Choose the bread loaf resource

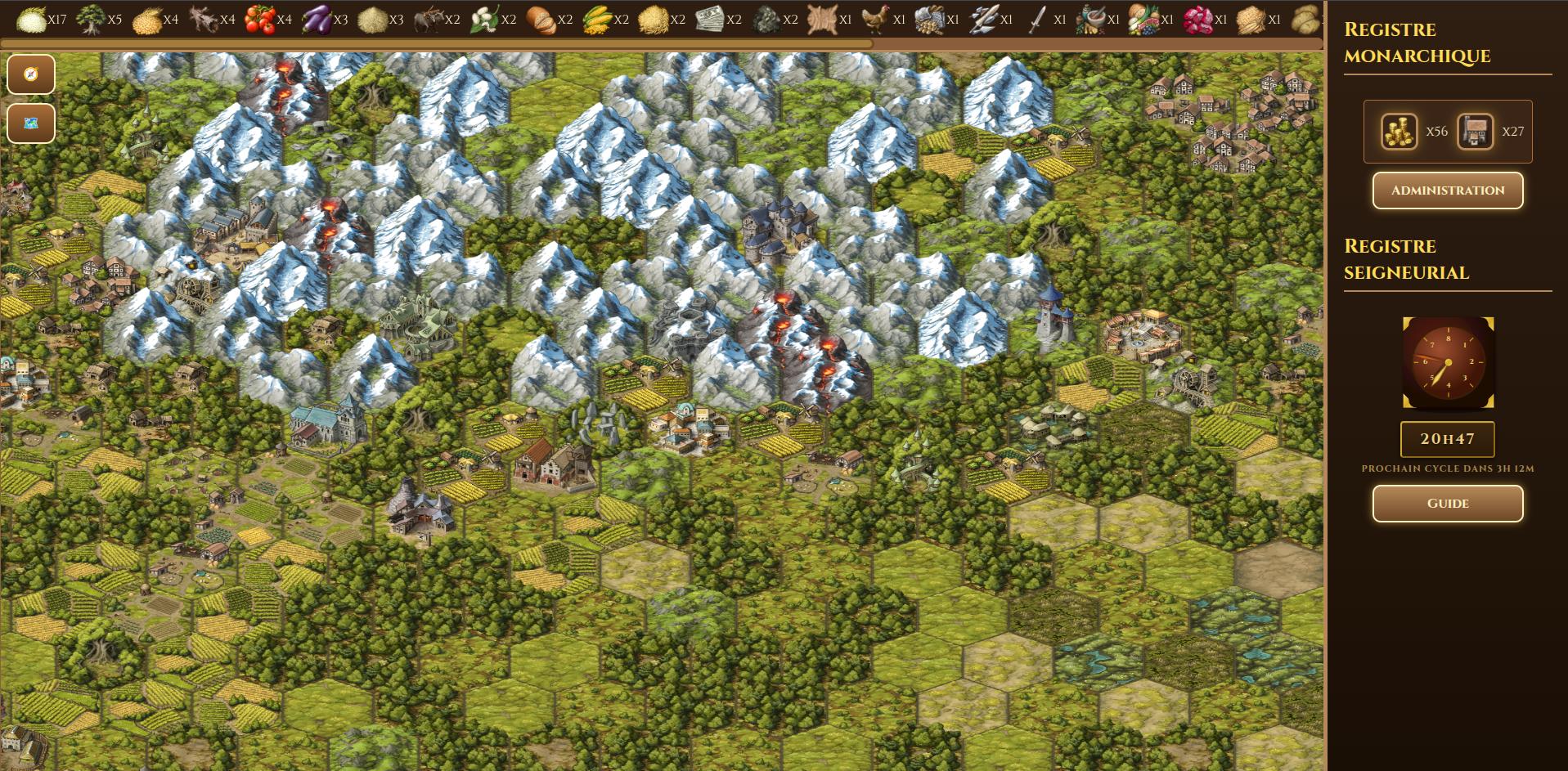(540, 19)
